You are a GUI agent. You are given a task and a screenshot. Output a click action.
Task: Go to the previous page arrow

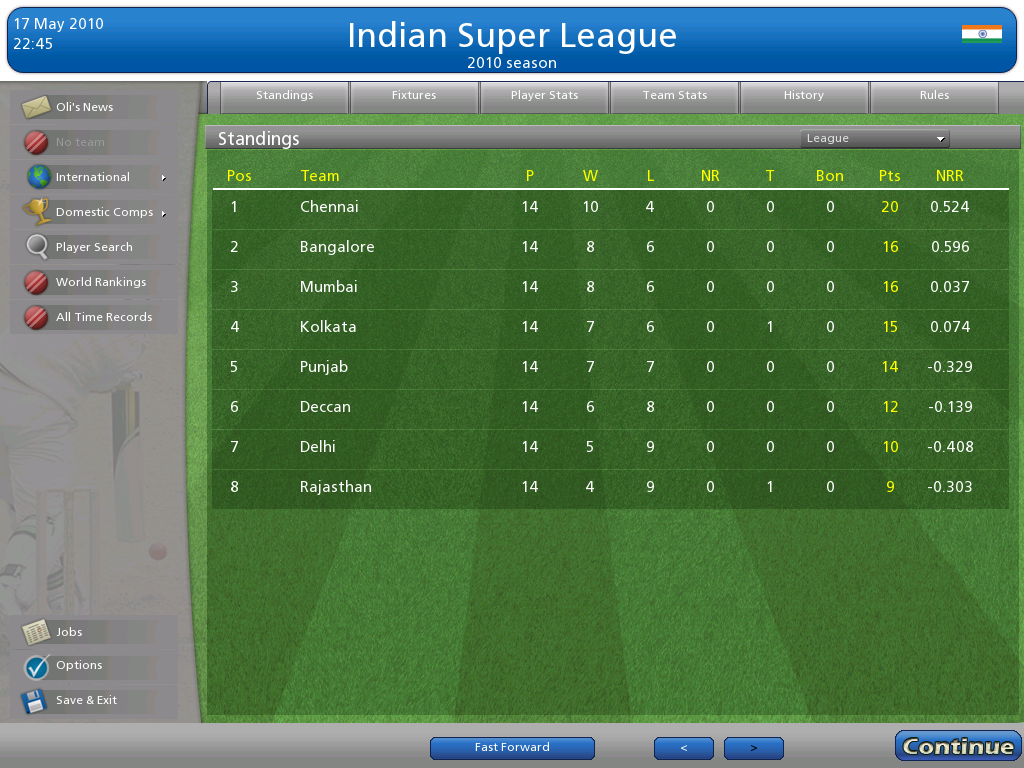[684, 748]
